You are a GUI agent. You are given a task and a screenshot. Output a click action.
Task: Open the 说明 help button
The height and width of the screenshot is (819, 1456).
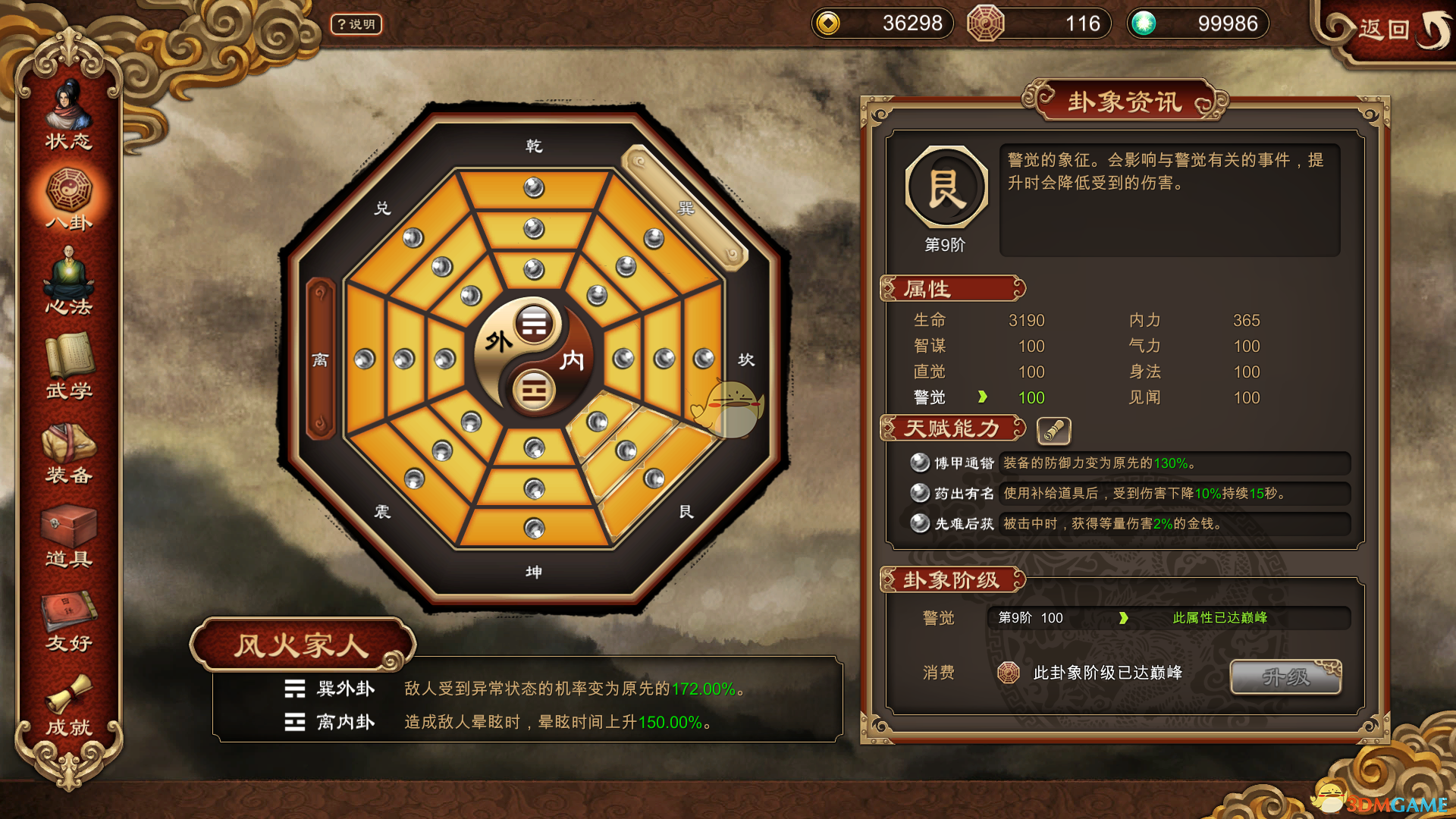tap(356, 24)
